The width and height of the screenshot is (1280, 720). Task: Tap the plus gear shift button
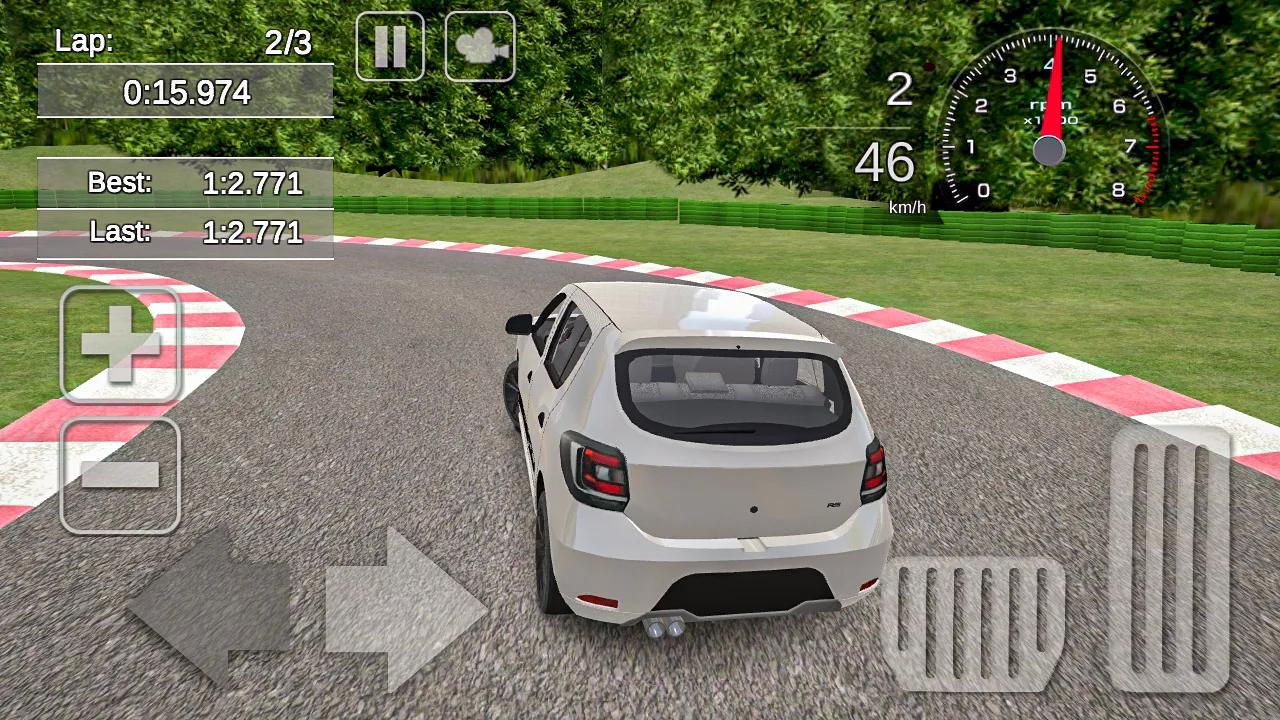coord(119,344)
